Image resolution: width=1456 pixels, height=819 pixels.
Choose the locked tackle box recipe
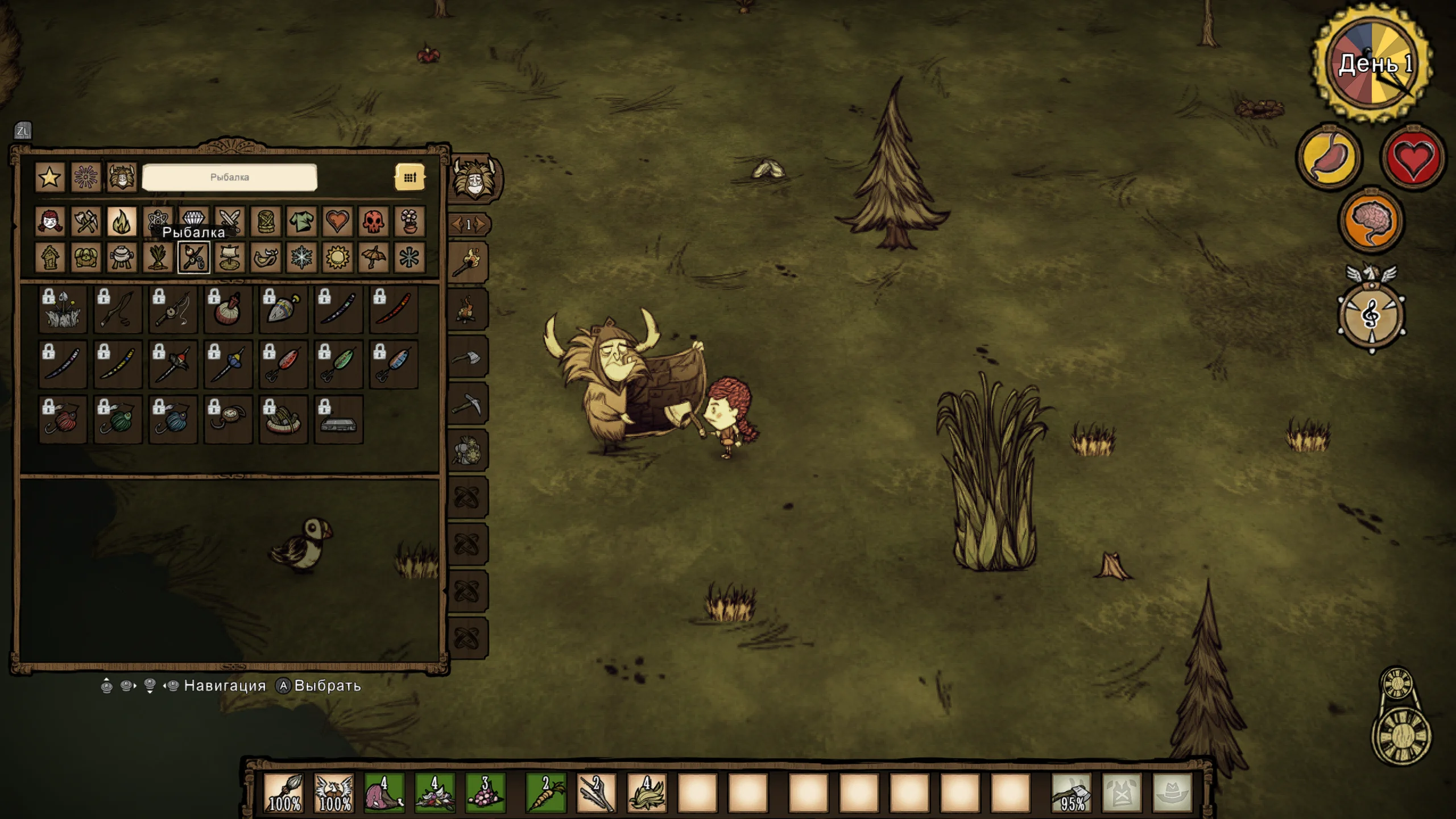(x=338, y=420)
